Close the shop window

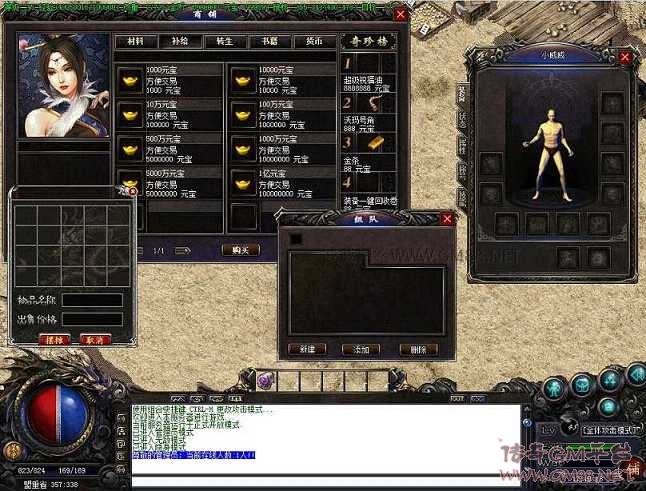pos(401,15)
